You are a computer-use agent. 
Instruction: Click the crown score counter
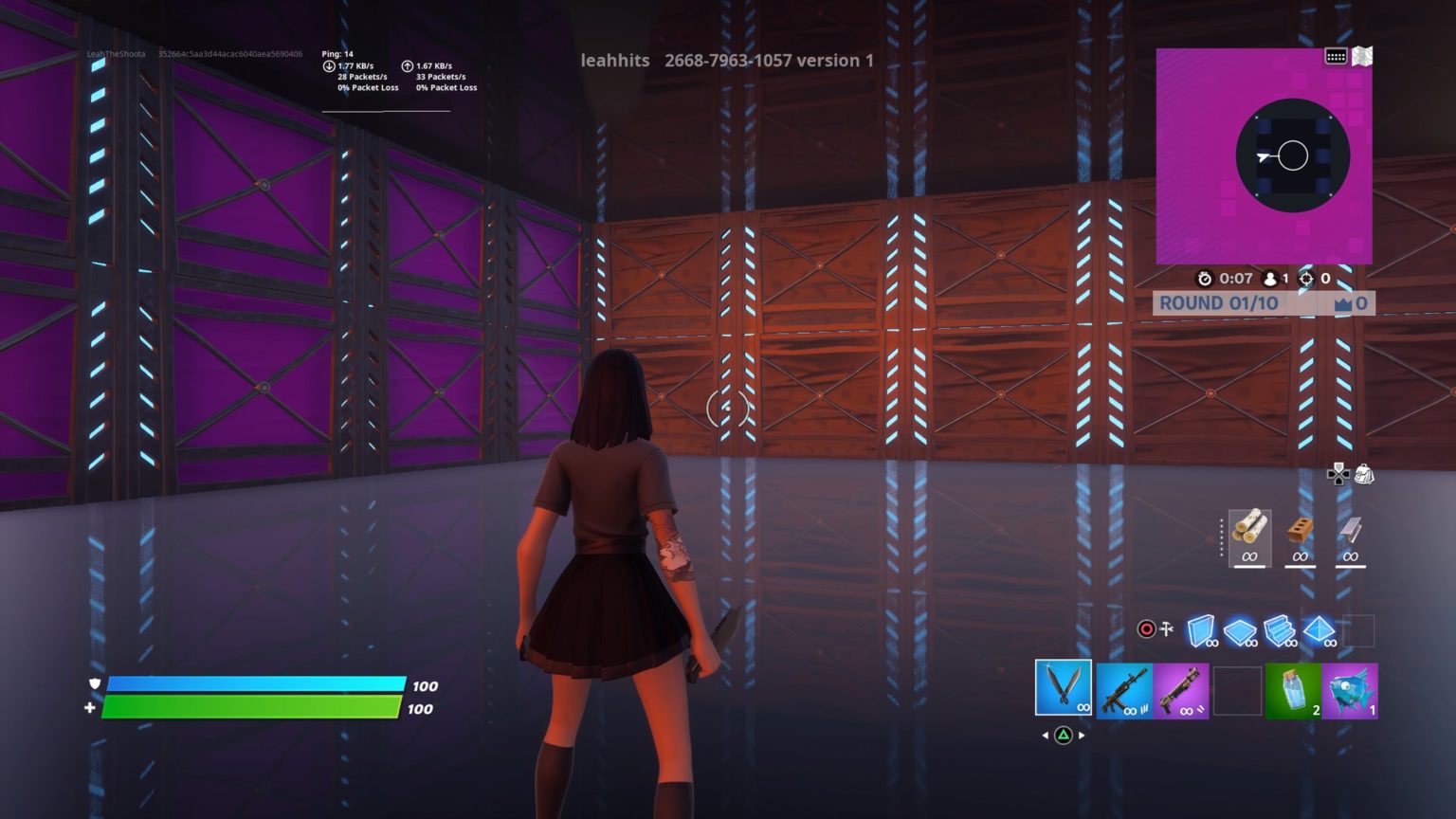(x=1350, y=302)
